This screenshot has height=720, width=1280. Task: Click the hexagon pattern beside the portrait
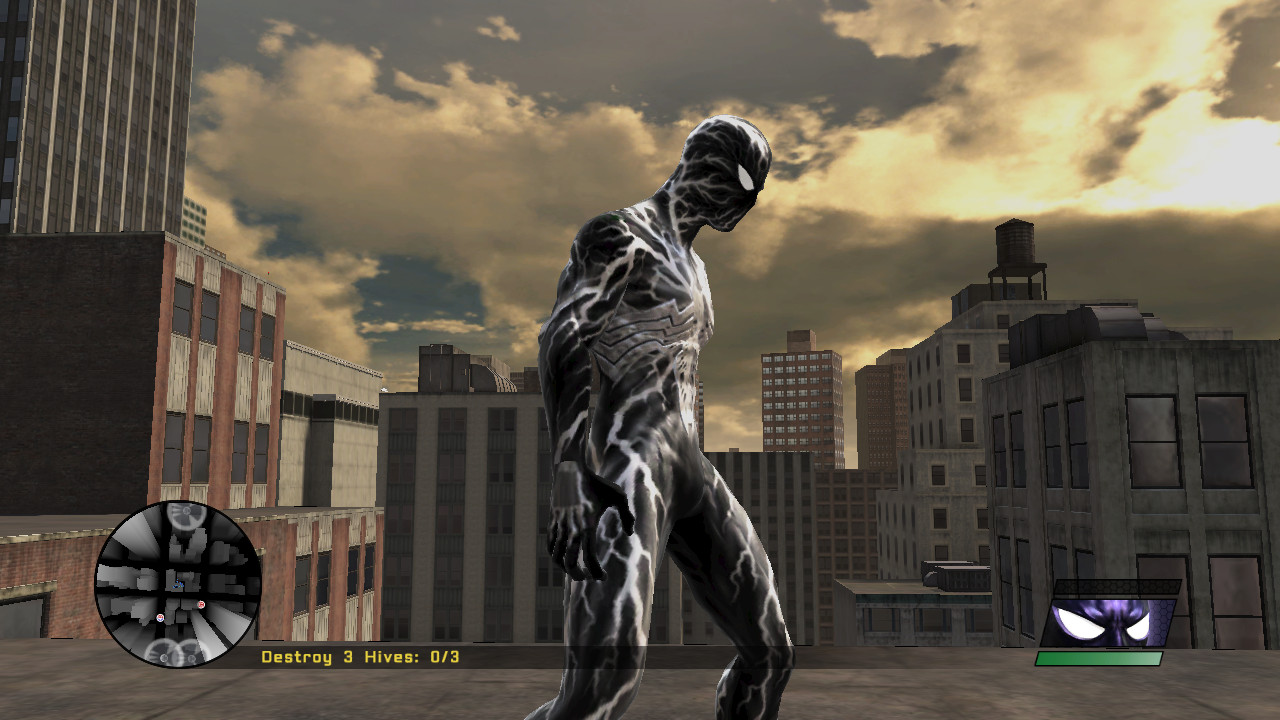(1160, 622)
